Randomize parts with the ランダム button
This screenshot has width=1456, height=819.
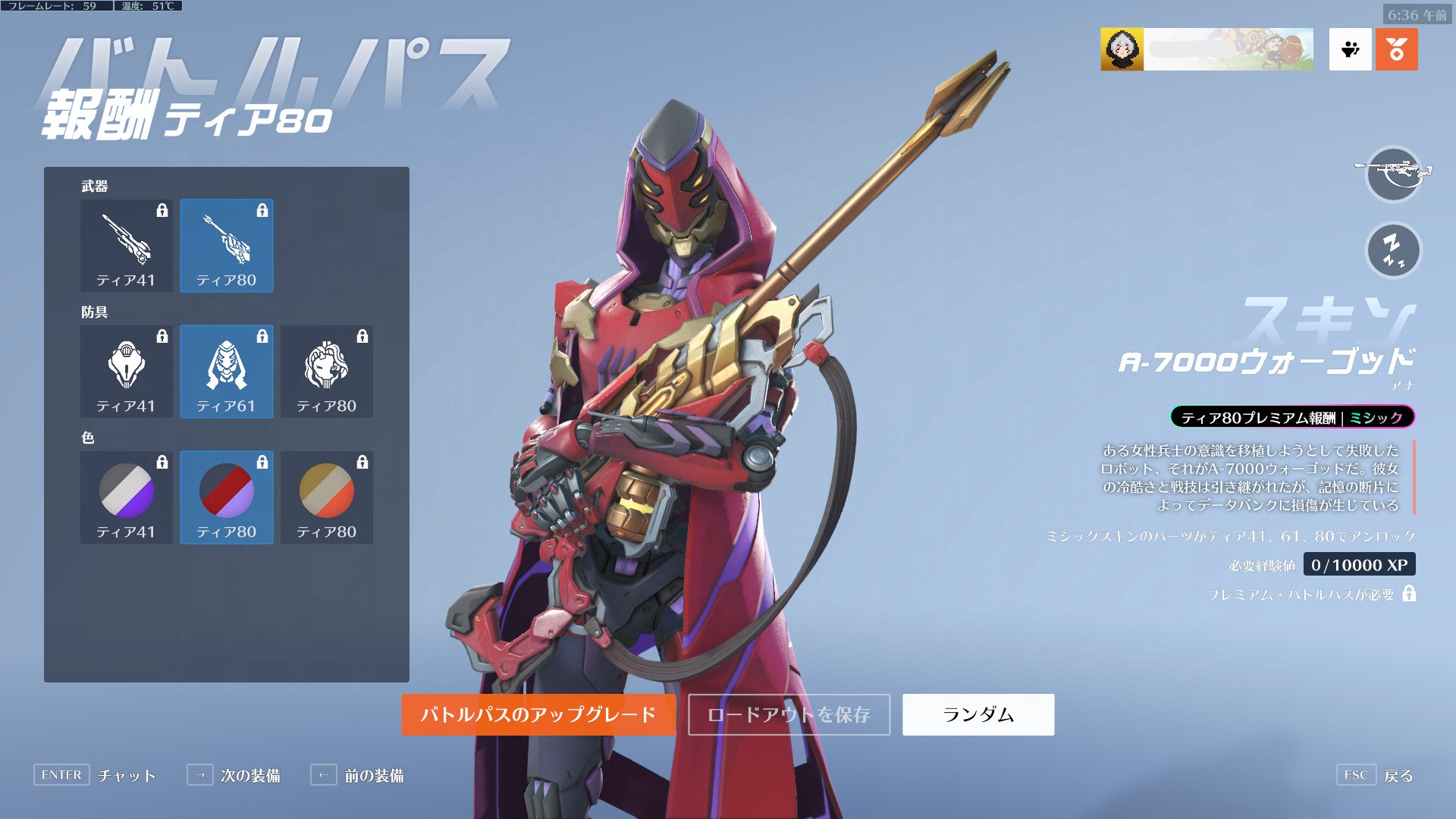(978, 714)
